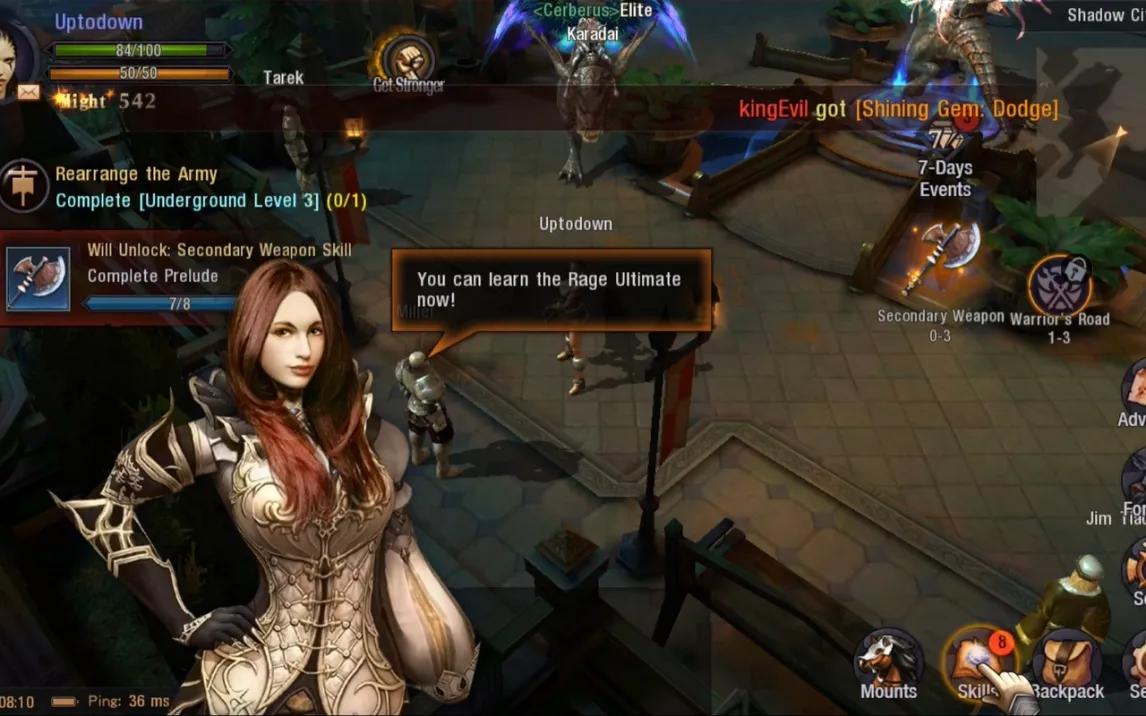Open the Skills menu icon

click(x=978, y=661)
